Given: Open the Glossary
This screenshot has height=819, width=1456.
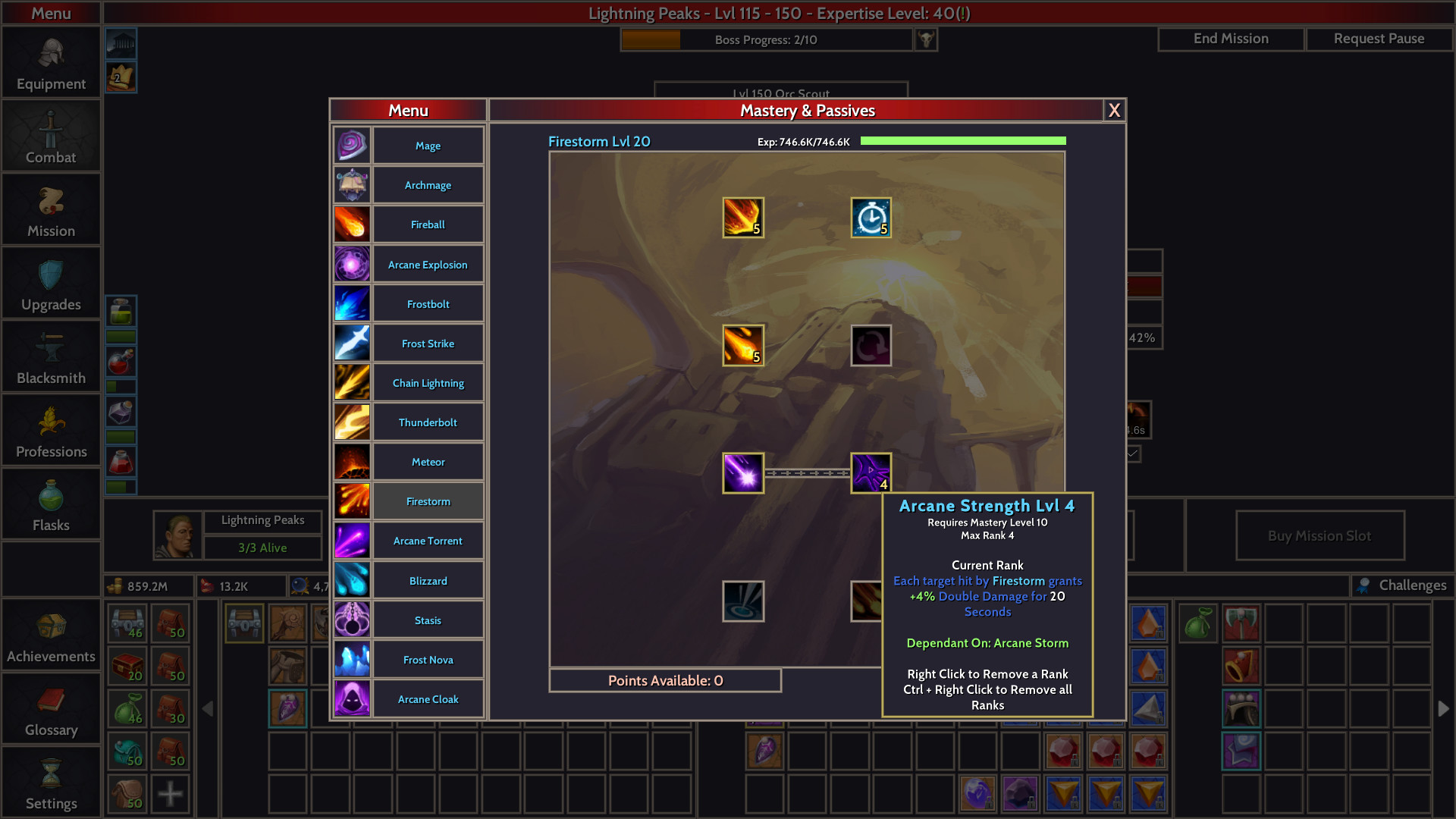Looking at the screenshot, I should 51,709.
